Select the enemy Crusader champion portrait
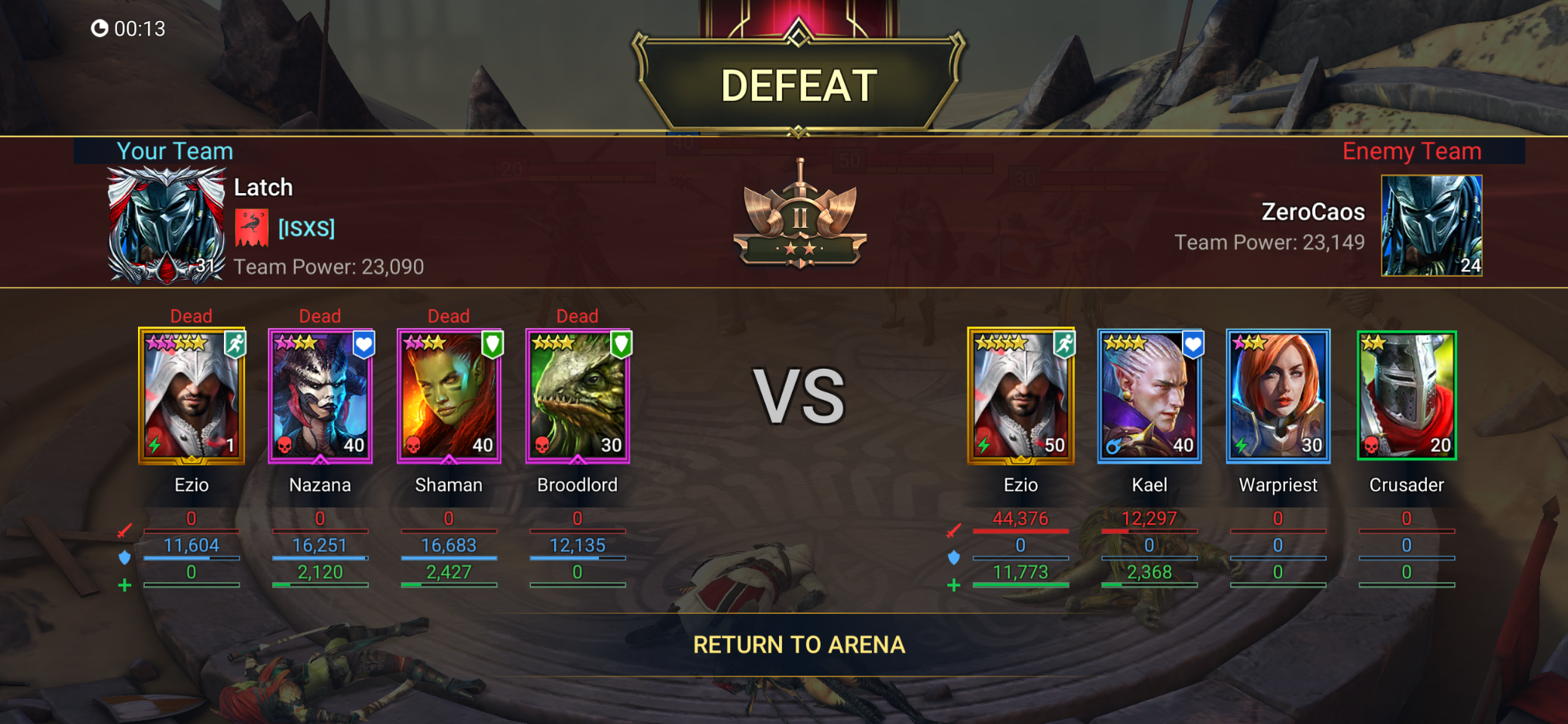The height and width of the screenshot is (724, 1568). click(1407, 396)
